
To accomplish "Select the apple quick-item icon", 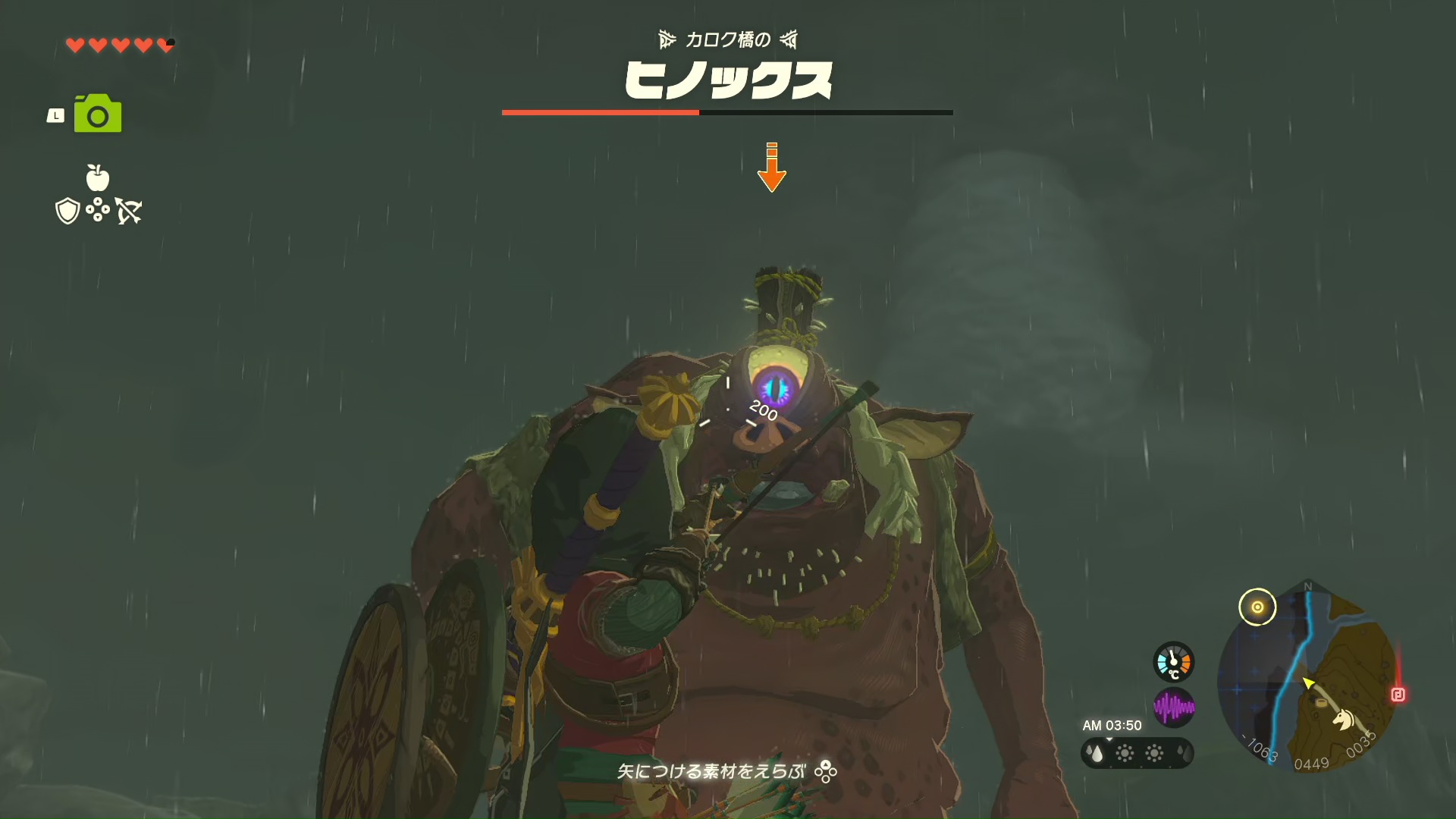I will [x=98, y=177].
